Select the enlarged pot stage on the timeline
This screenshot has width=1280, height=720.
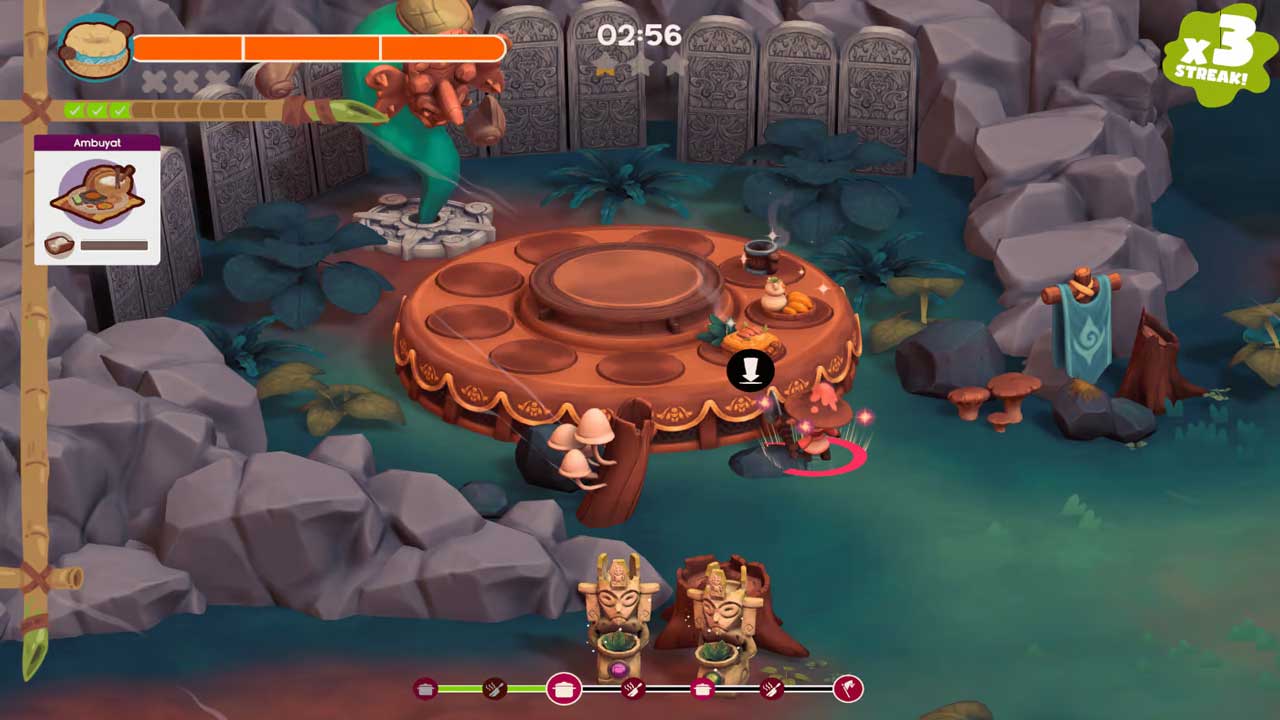click(564, 688)
